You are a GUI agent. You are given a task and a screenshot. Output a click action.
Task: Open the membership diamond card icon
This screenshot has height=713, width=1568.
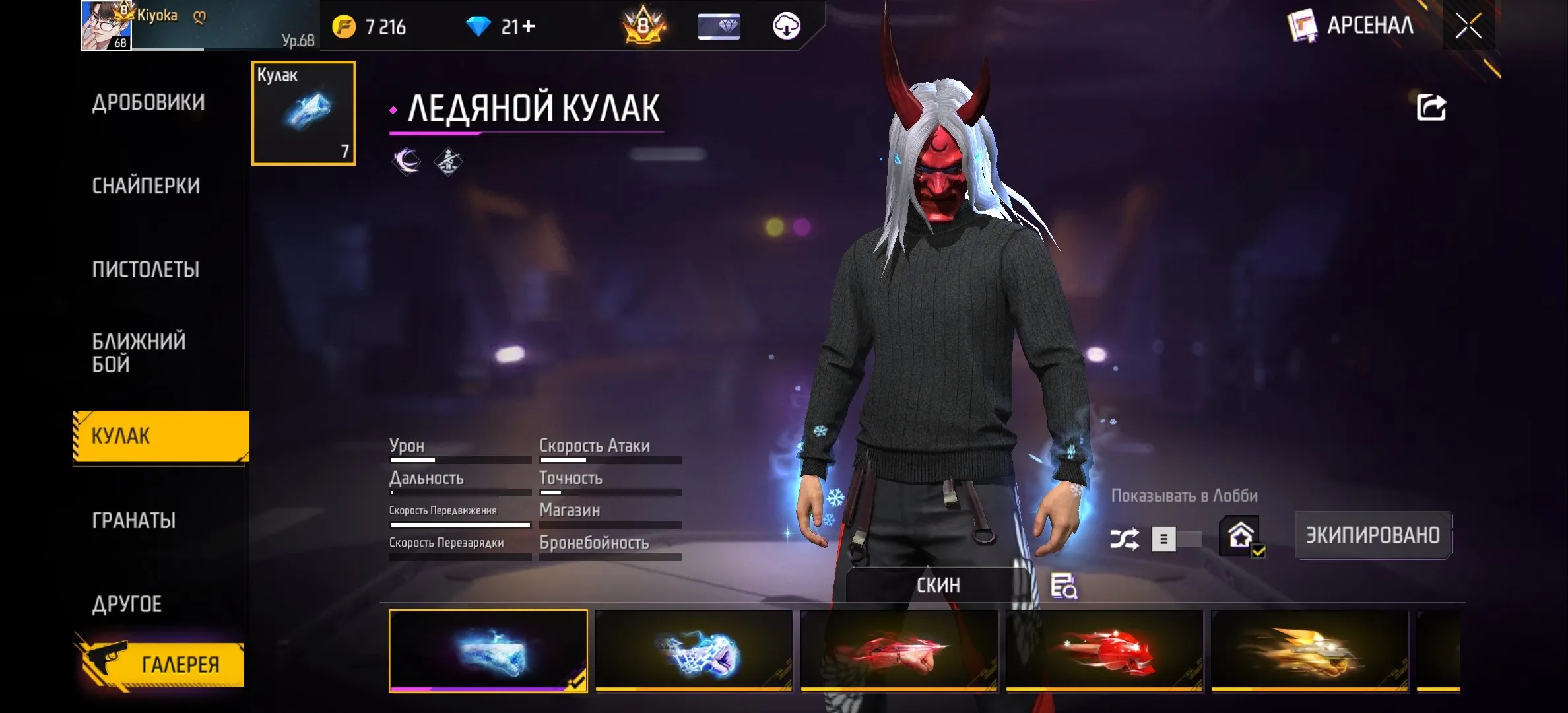(719, 26)
